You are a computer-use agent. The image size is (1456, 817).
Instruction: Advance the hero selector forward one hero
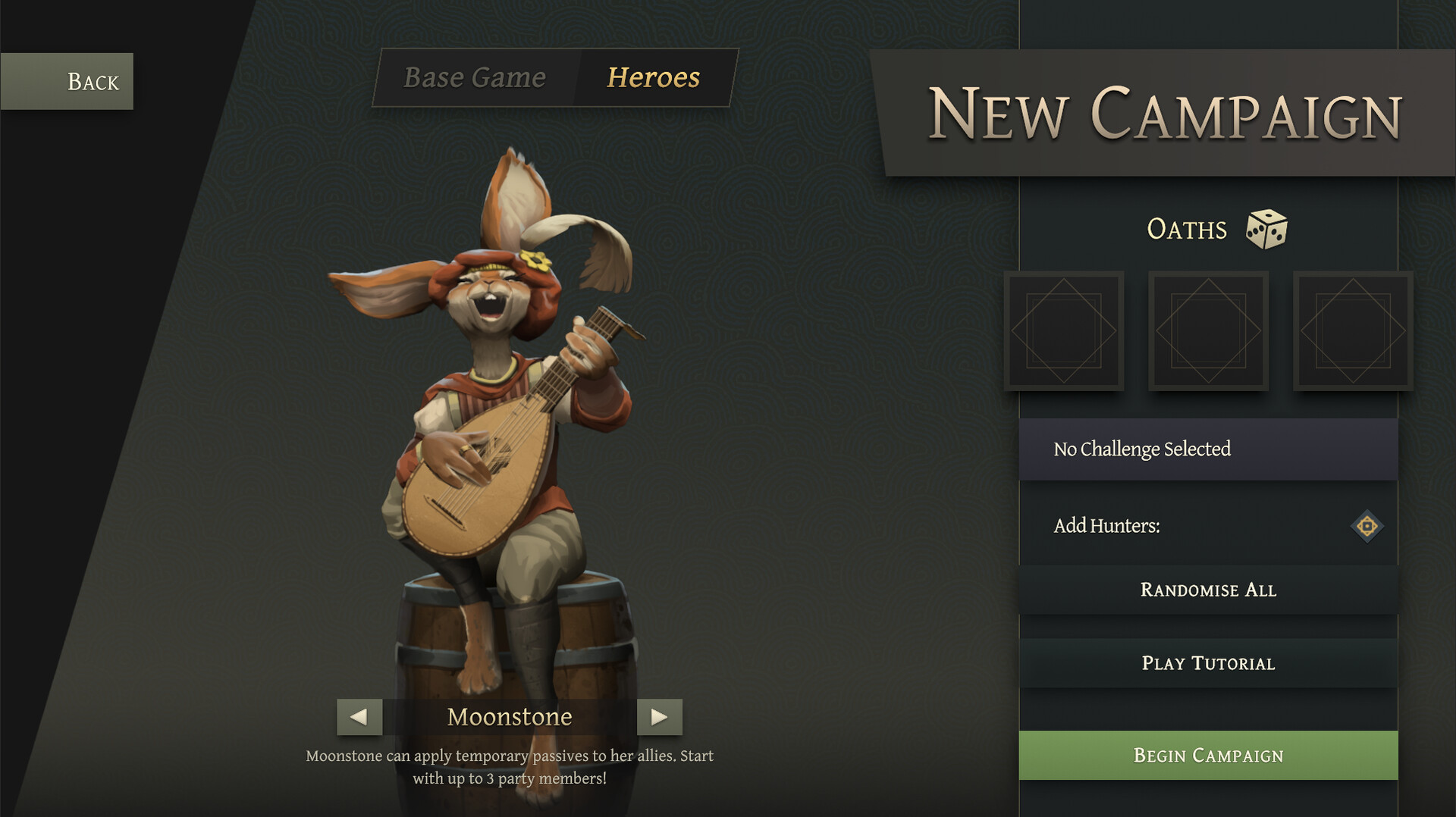tap(659, 716)
